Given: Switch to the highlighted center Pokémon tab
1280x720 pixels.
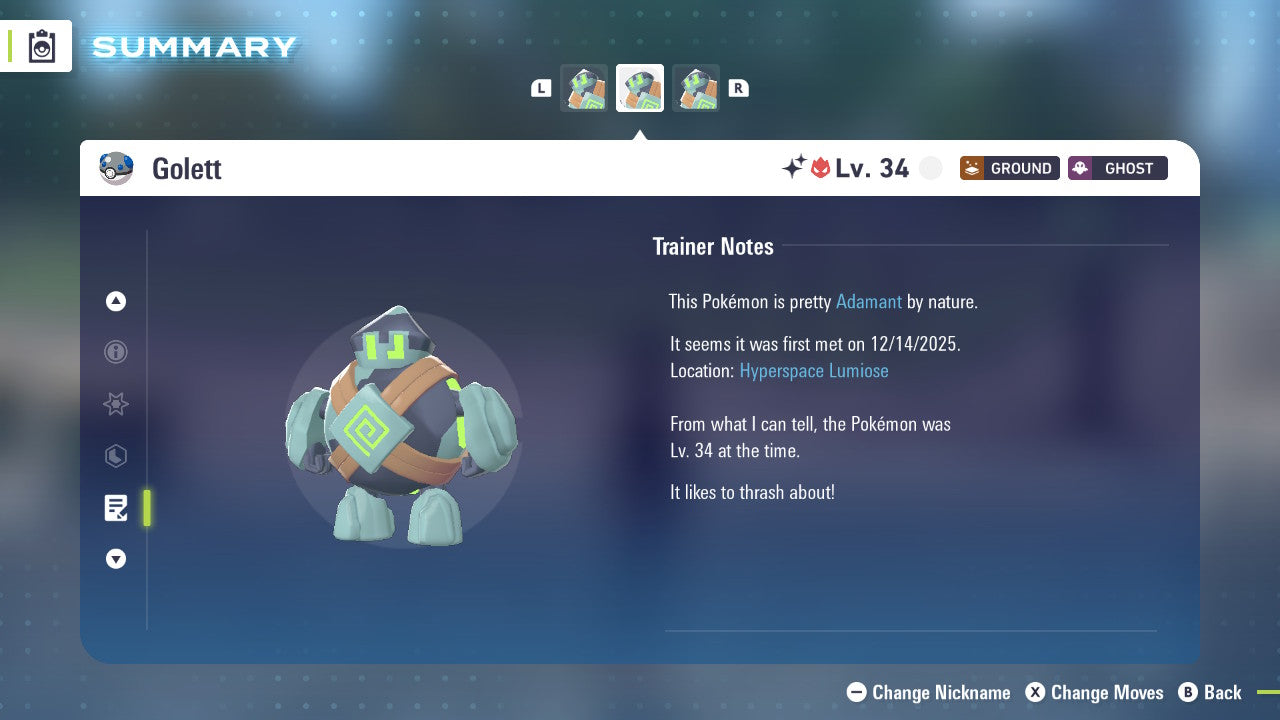Looking at the screenshot, I should tap(640, 88).
